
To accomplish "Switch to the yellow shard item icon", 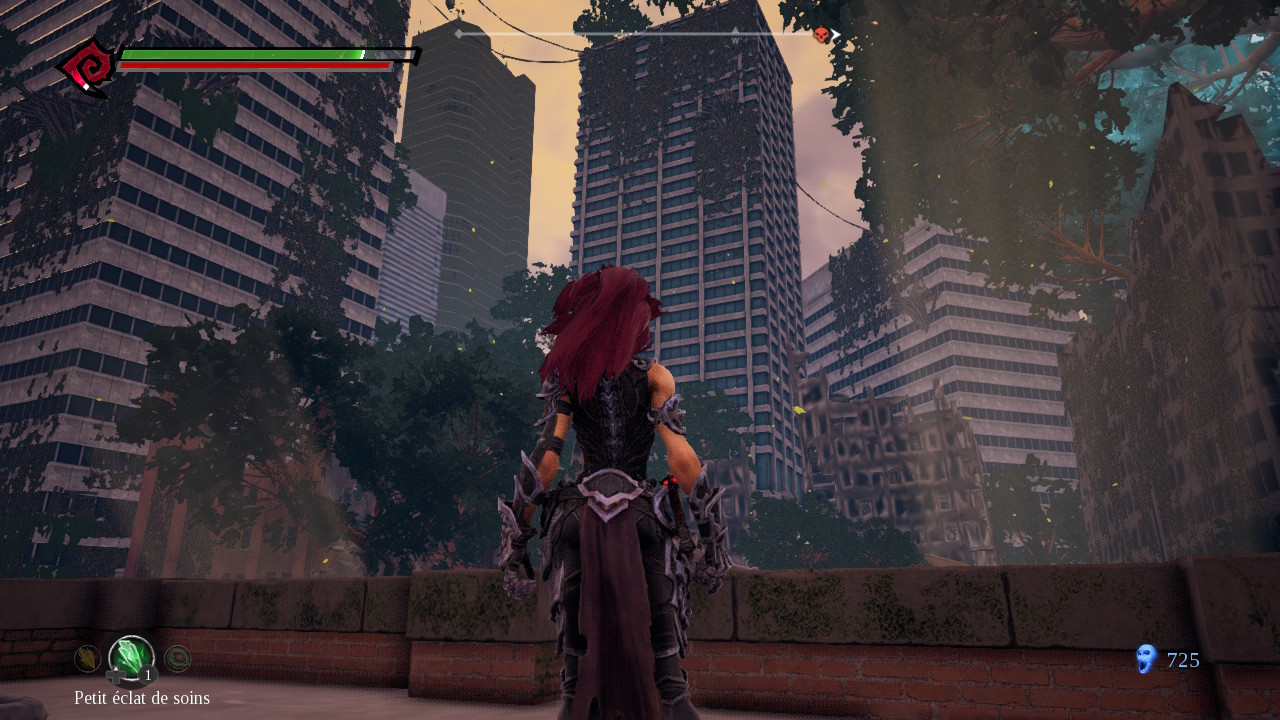I will 87,657.
